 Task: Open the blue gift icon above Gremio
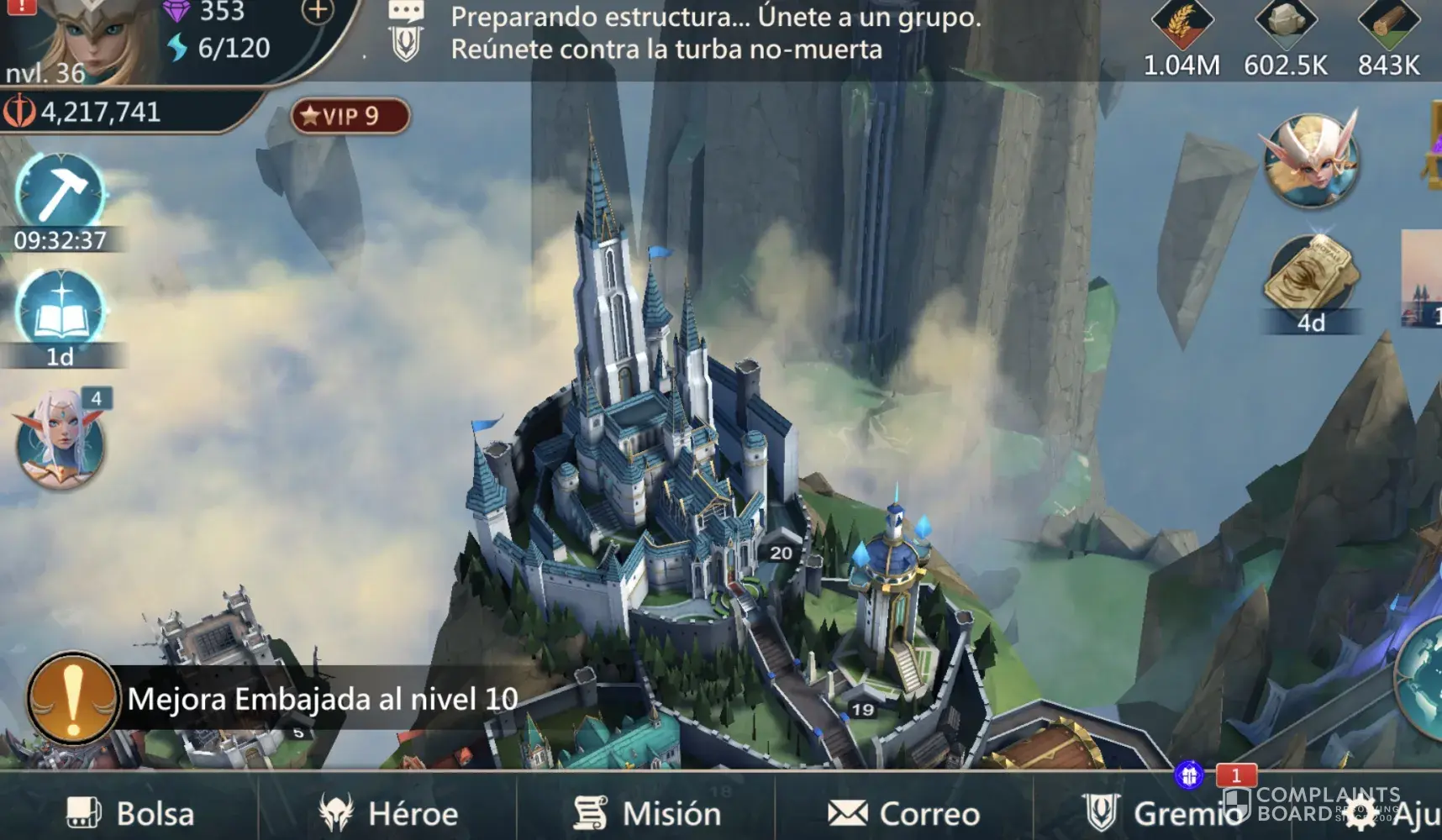pos(1189,775)
